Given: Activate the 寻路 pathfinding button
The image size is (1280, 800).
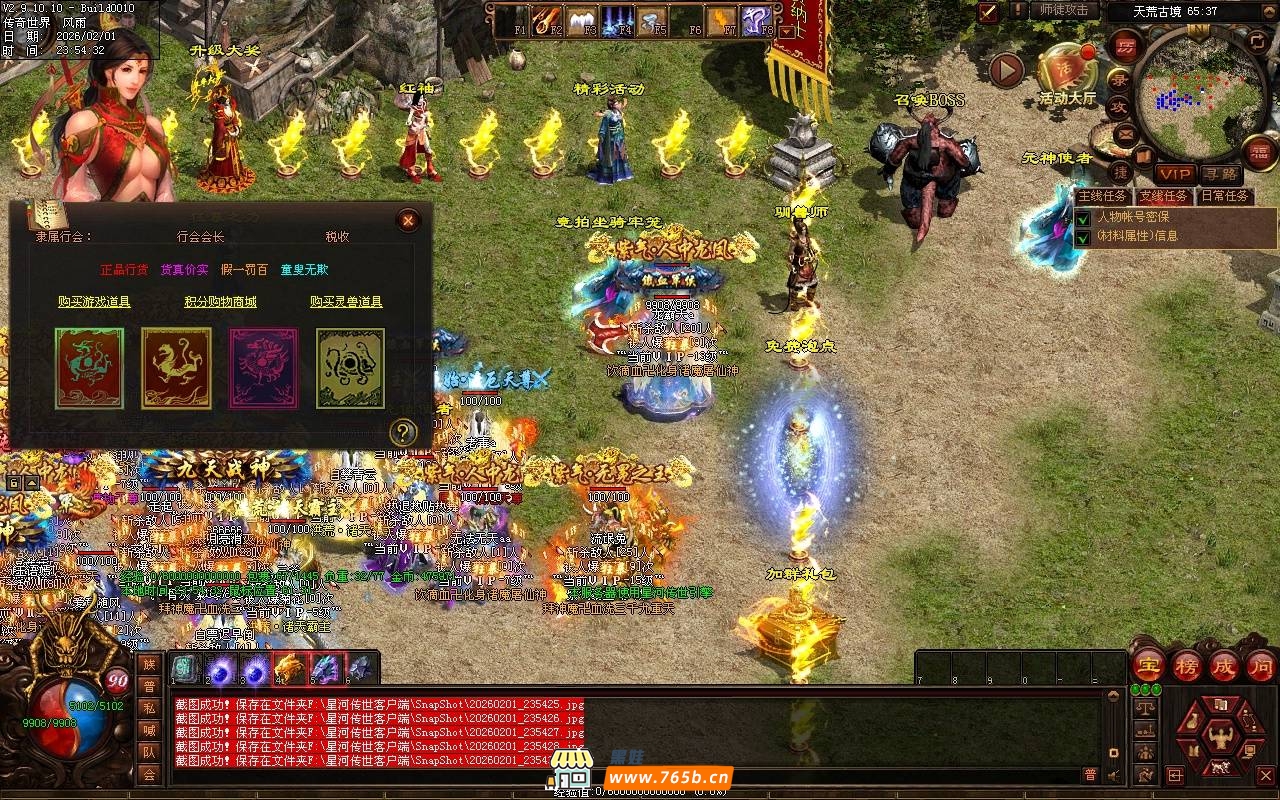Looking at the screenshot, I should point(1220,175).
